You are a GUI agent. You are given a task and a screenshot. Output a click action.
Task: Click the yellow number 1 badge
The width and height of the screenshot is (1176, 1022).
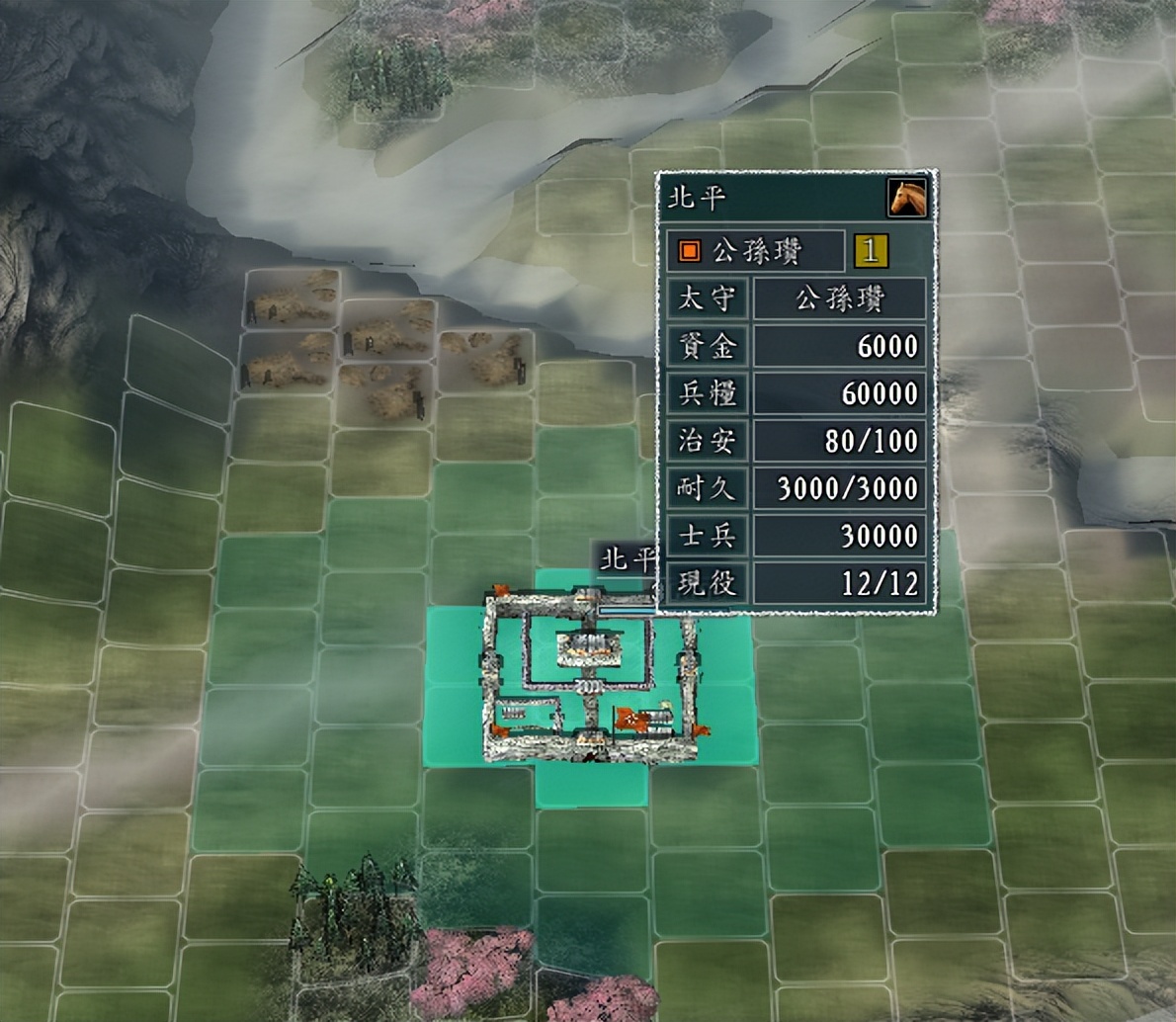click(871, 251)
